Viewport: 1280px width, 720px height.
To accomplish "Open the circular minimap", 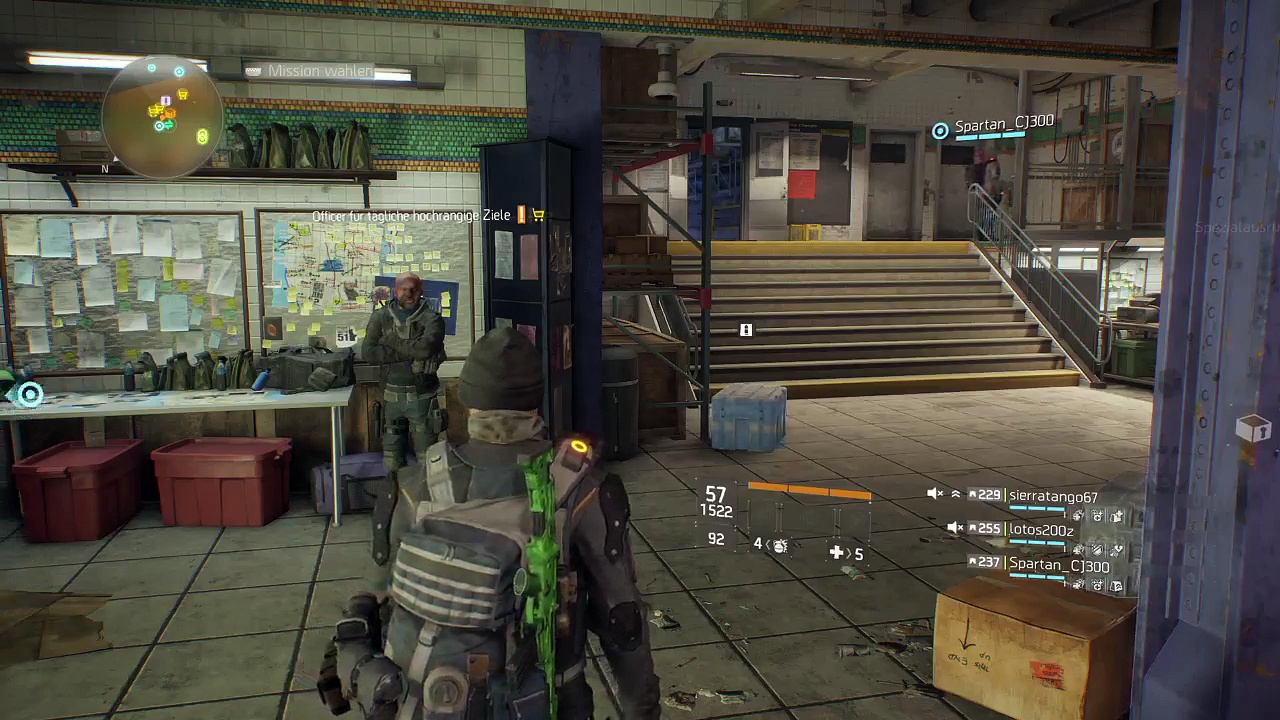I will pyautogui.click(x=162, y=117).
